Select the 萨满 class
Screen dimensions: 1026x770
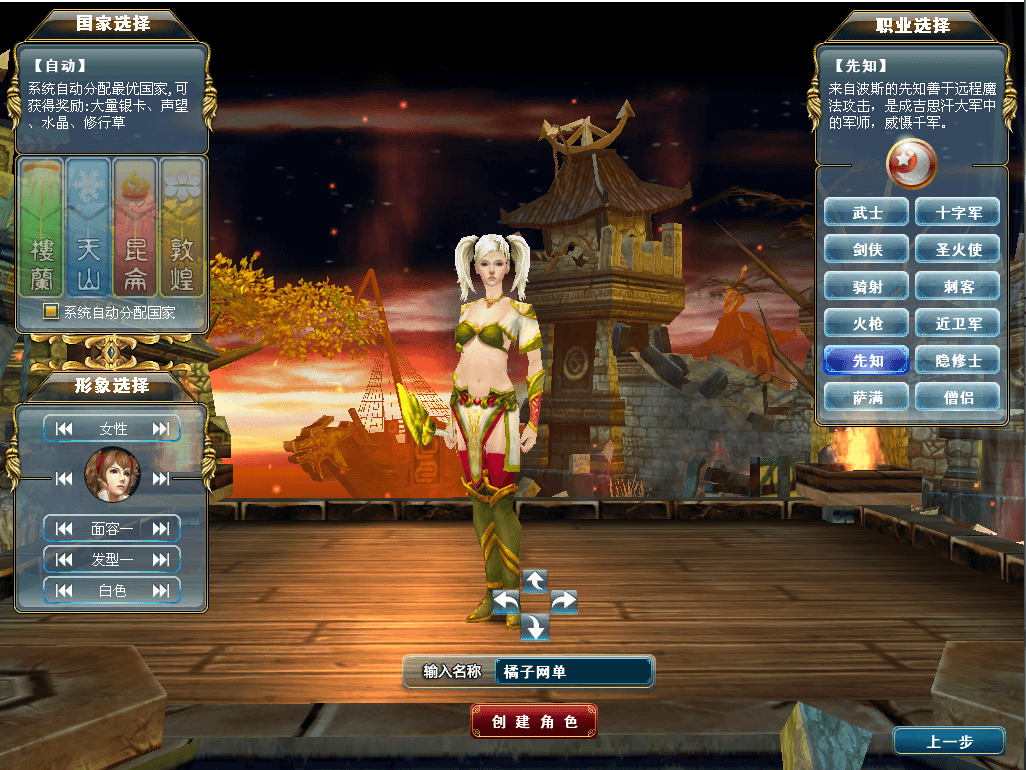(x=867, y=397)
